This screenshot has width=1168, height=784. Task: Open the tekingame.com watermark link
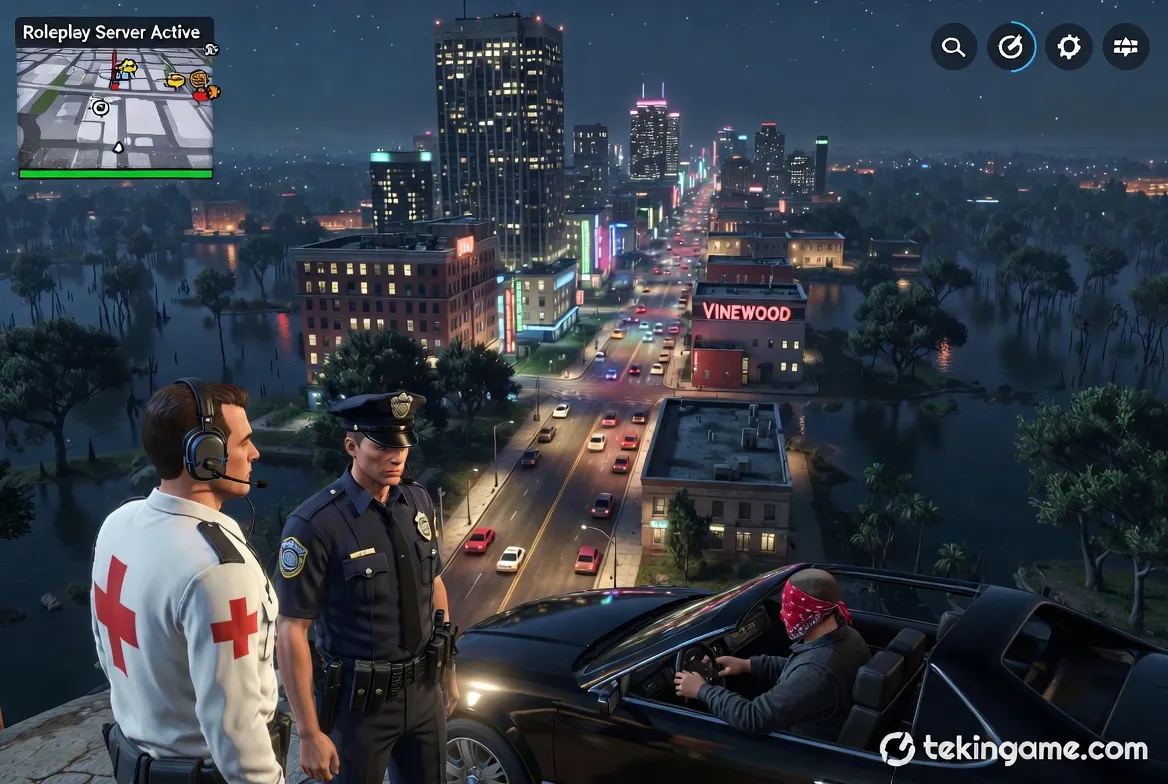pyautogui.click(x=1013, y=749)
